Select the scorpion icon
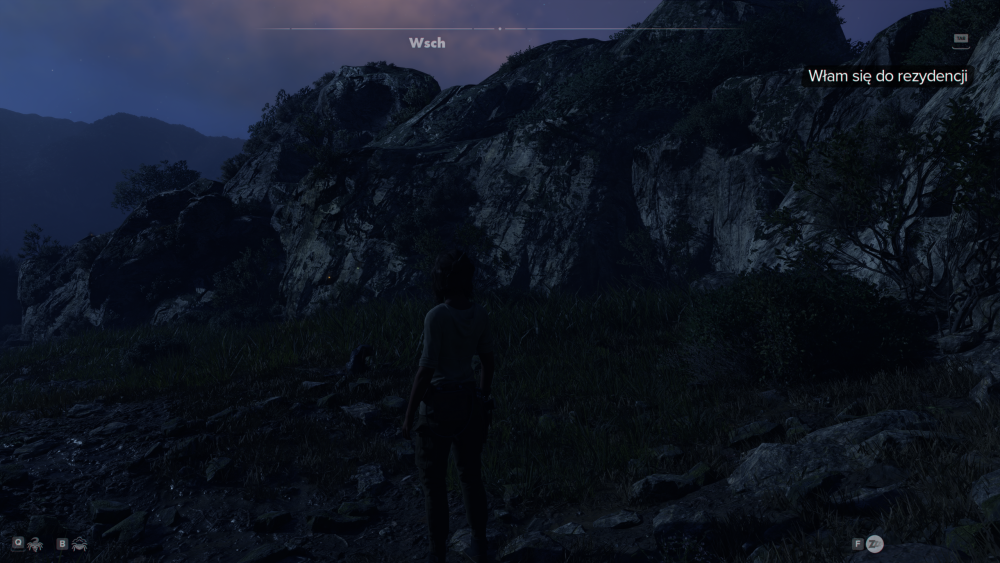 34,544
